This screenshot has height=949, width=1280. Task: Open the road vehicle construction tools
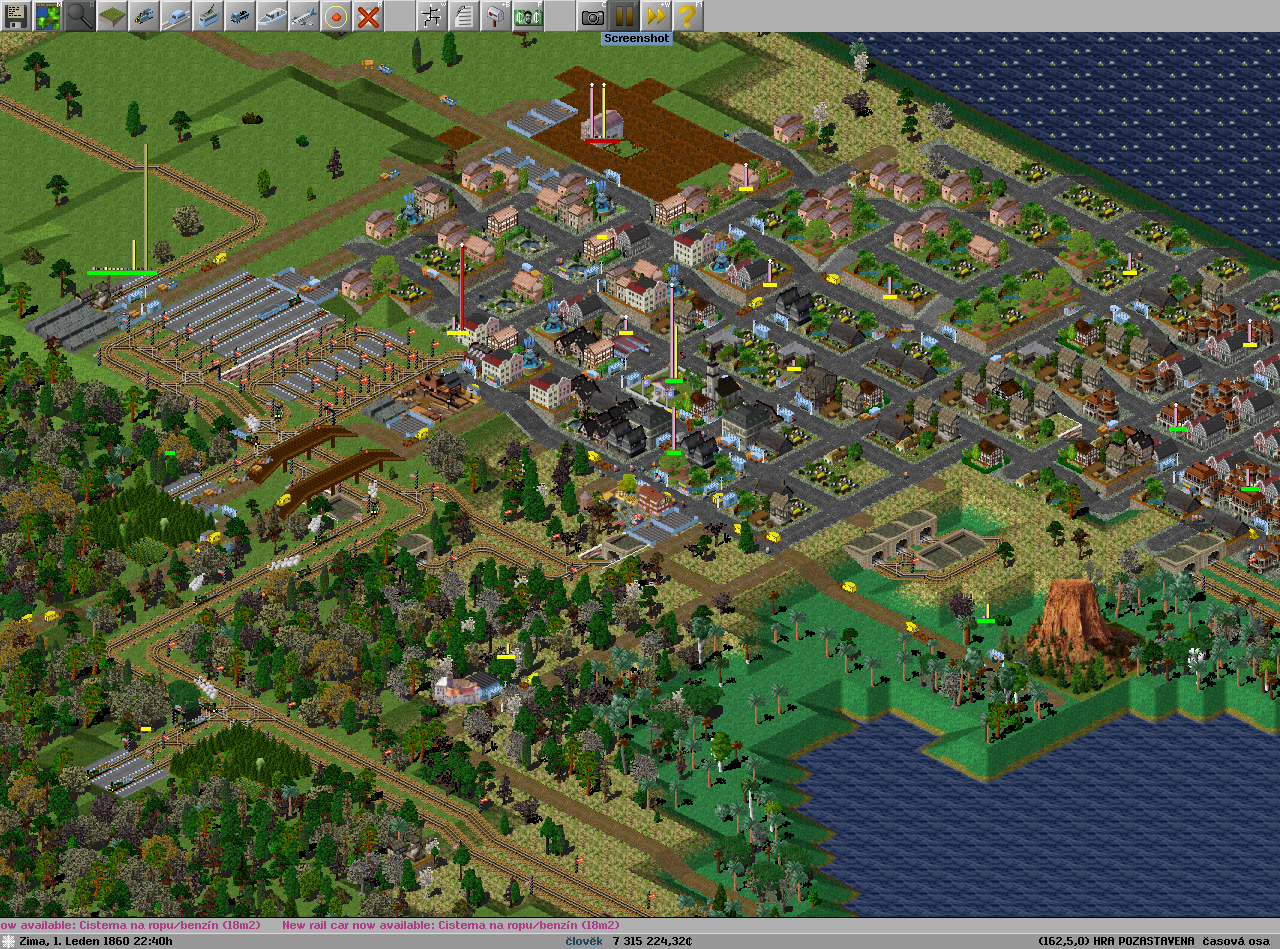pyautogui.click(x=240, y=16)
